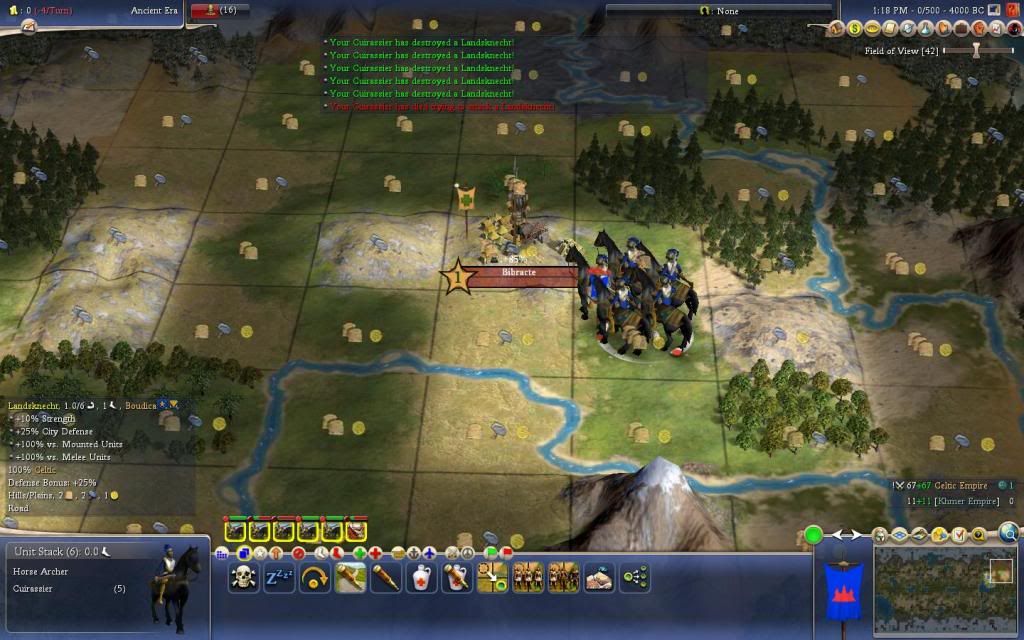Choose the curved-arrow skip turn action
The width and height of the screenshot is (1024, 640).
[x=315, y=577]
